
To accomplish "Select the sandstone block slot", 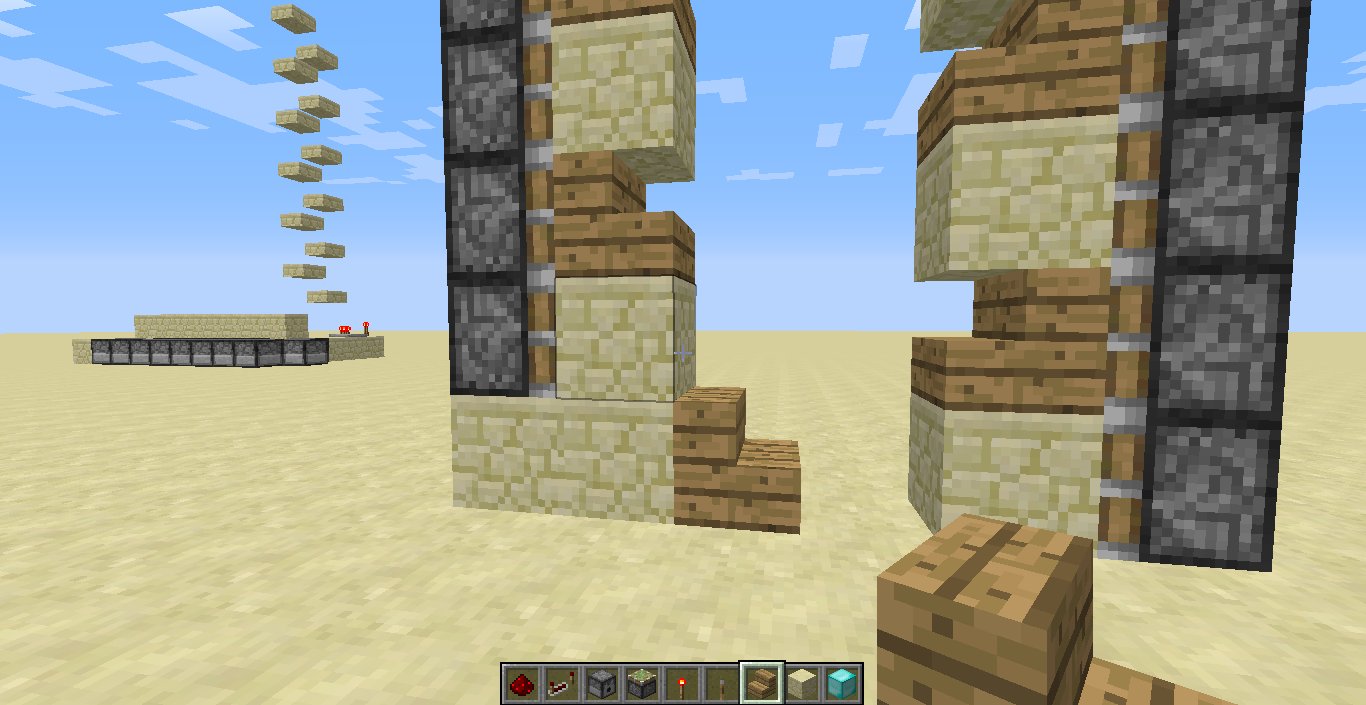I will click(801, 684).
